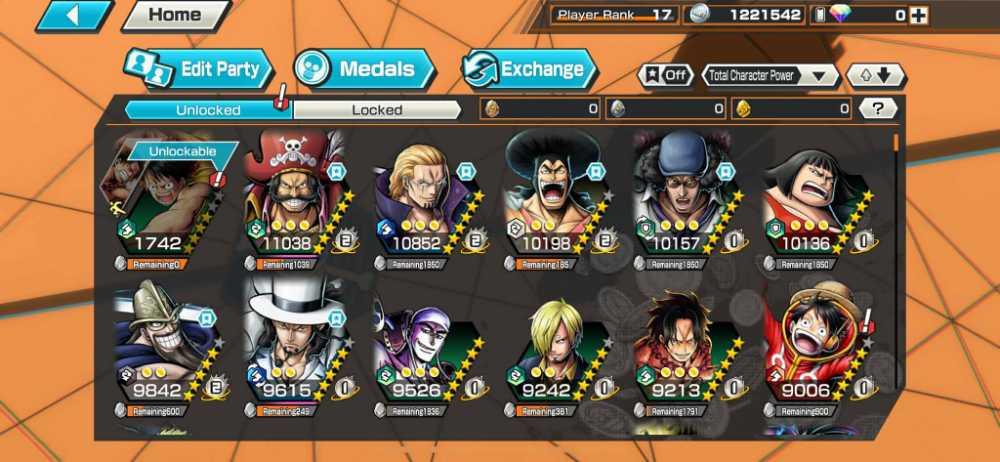Open the Medals menu
The width and height of the screenshot is (1000, 462).
coord(365,69)
